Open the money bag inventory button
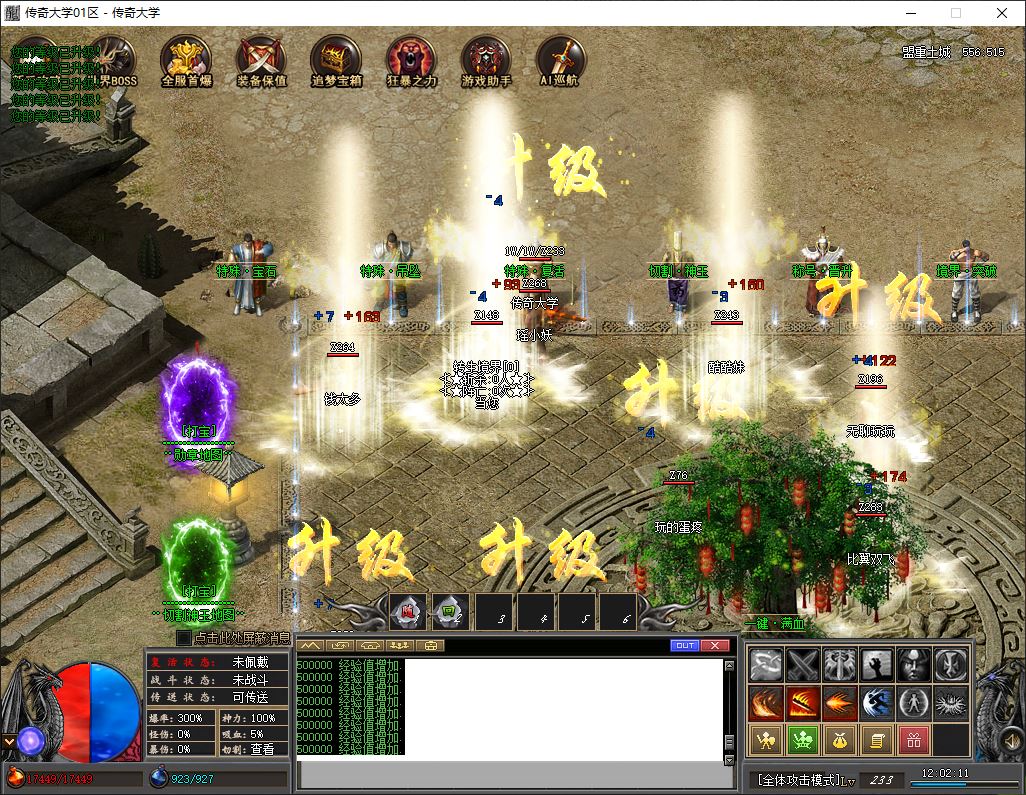 838,740
